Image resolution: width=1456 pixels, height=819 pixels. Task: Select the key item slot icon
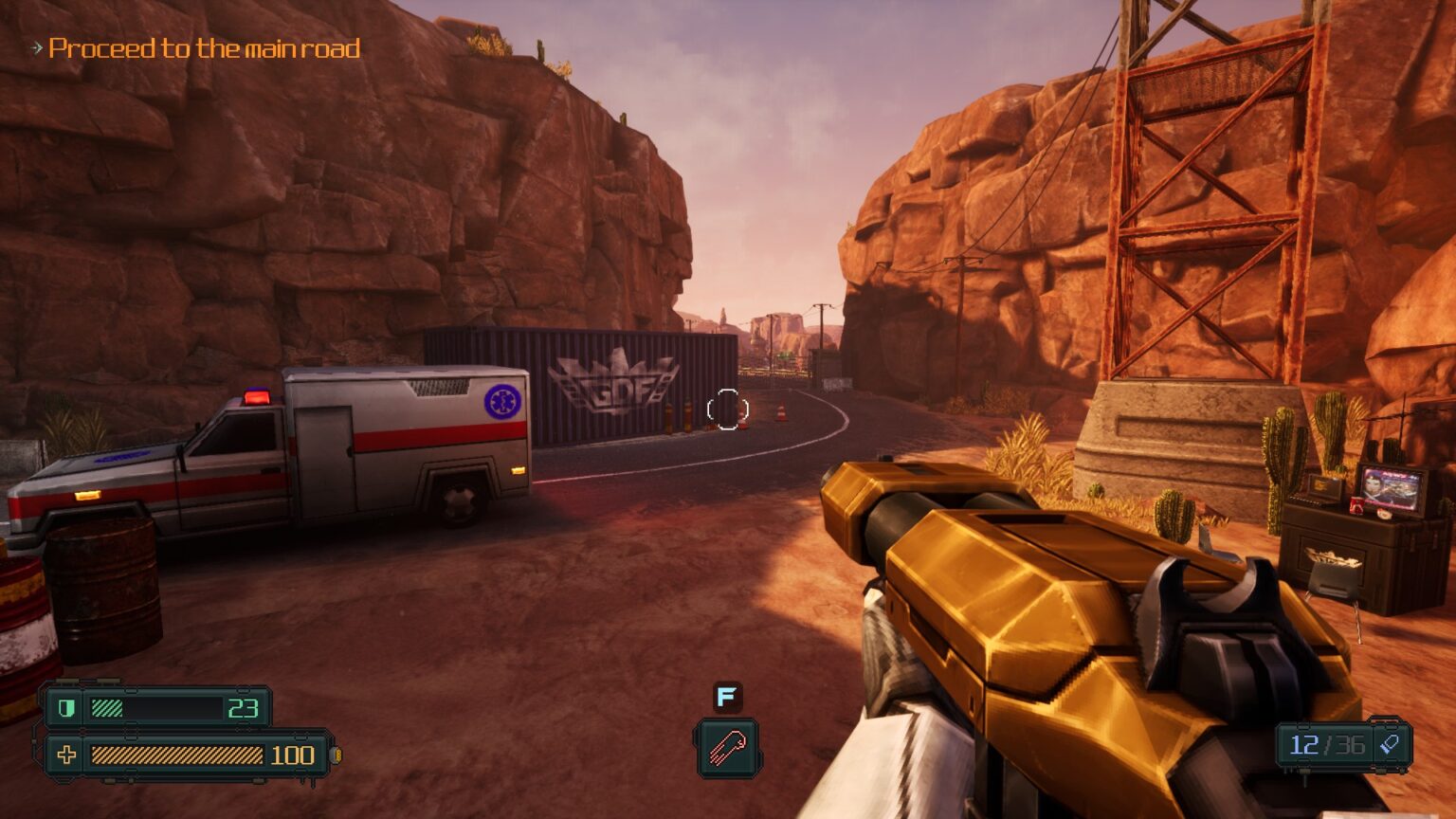726,748
